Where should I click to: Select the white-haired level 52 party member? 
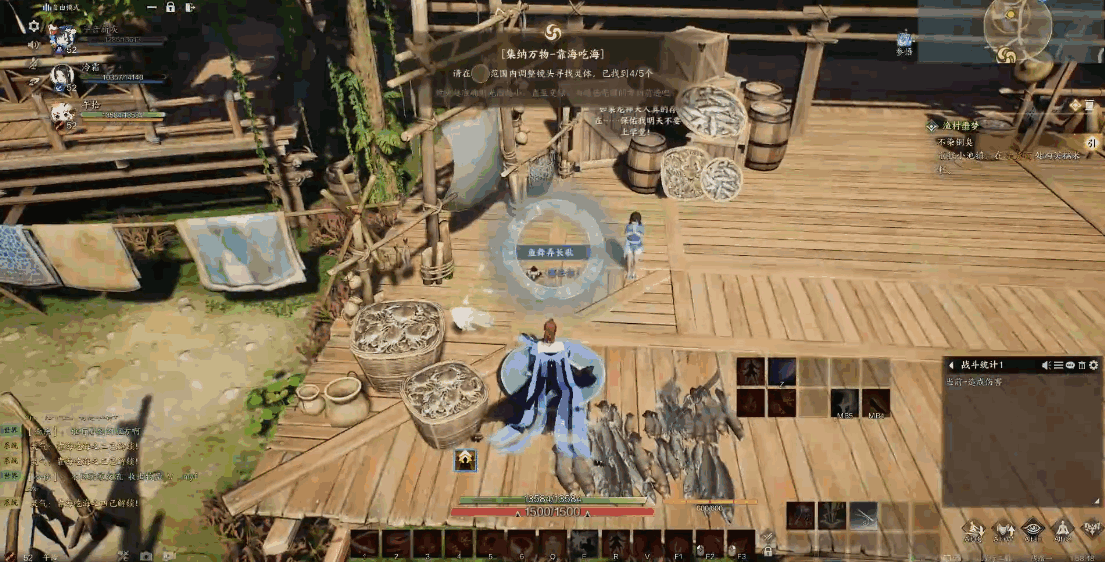[x=62, y=112]
